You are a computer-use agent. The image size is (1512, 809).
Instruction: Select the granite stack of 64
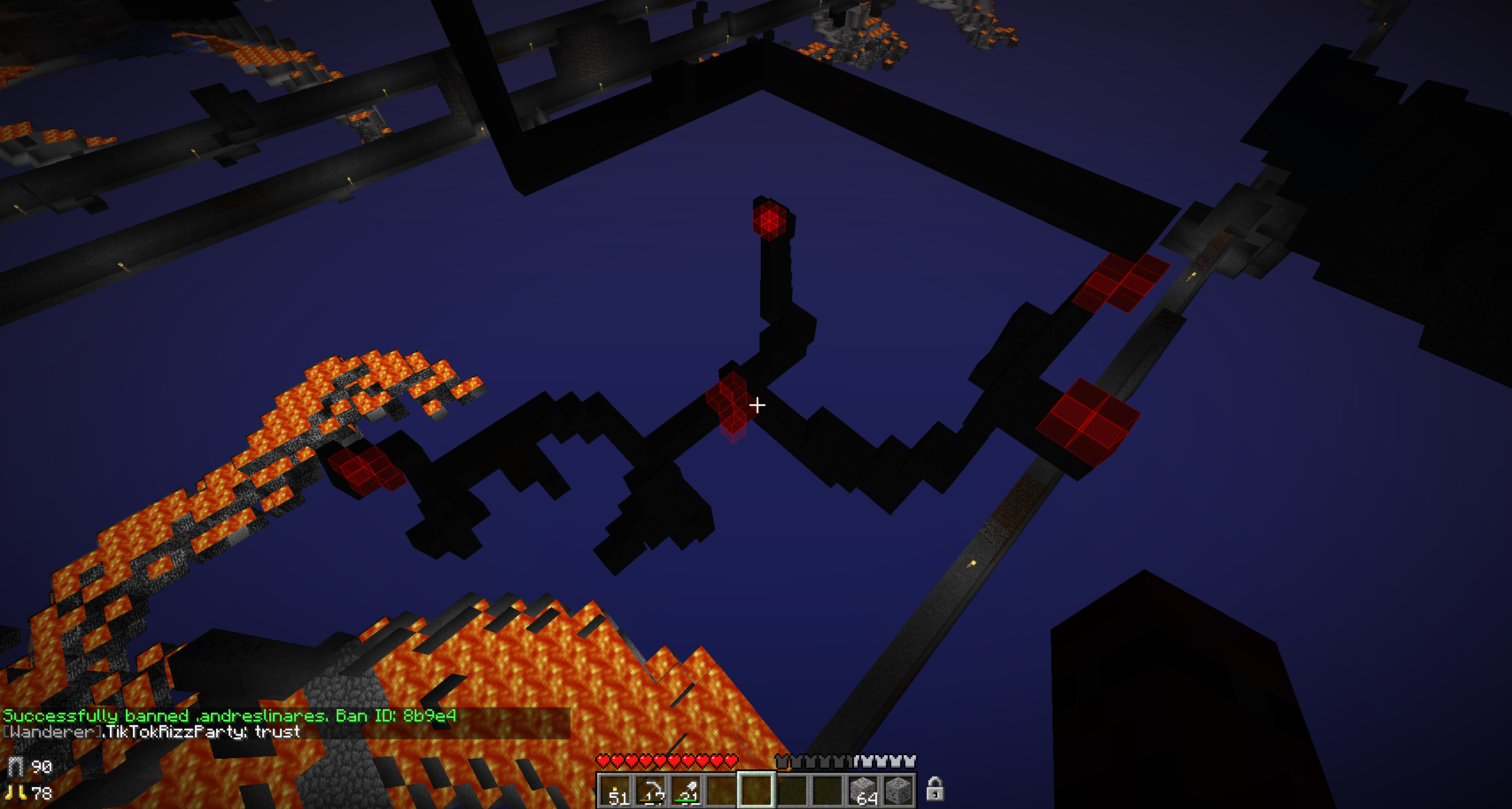863,790
